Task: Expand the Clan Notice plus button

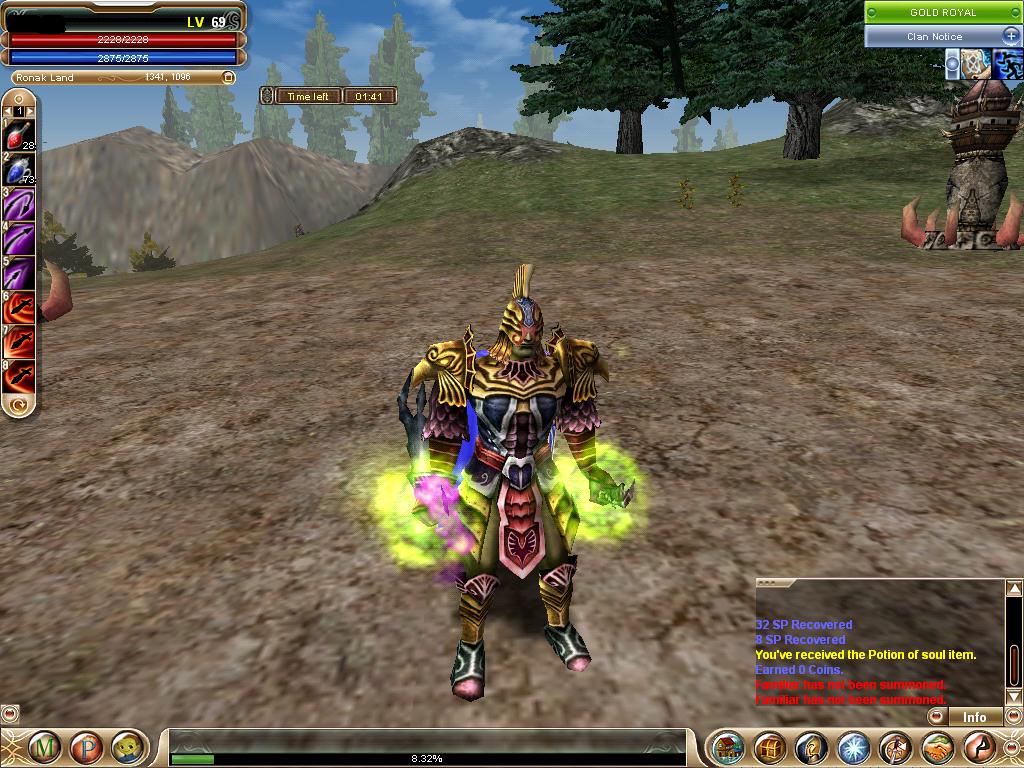Action: click(x=1010, y=36)
